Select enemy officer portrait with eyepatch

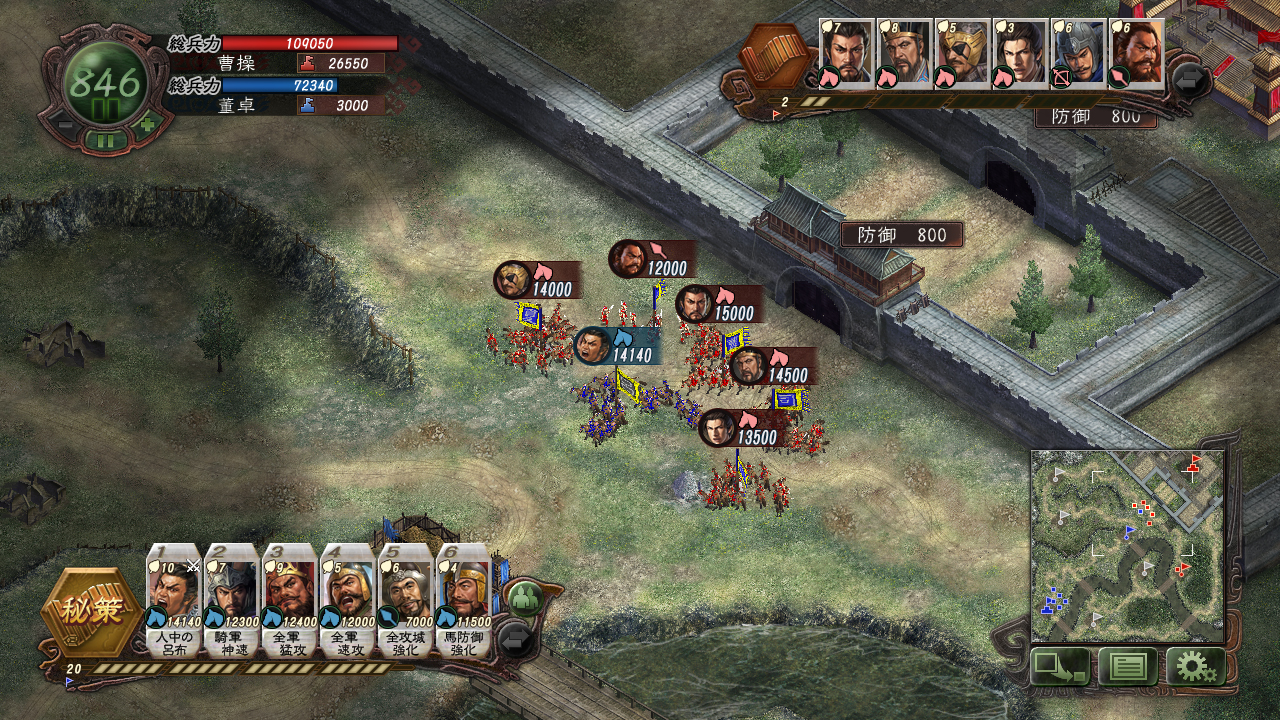(962, 54)
